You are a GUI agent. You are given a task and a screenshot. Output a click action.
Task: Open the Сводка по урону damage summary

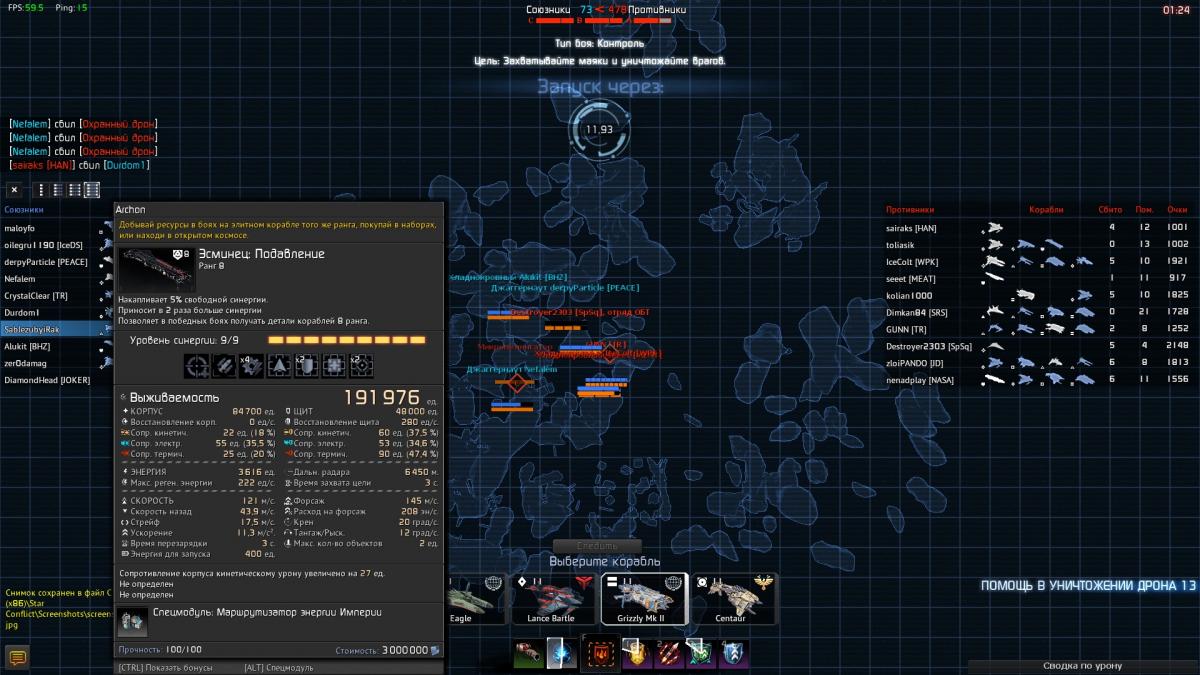(1082, 665)
